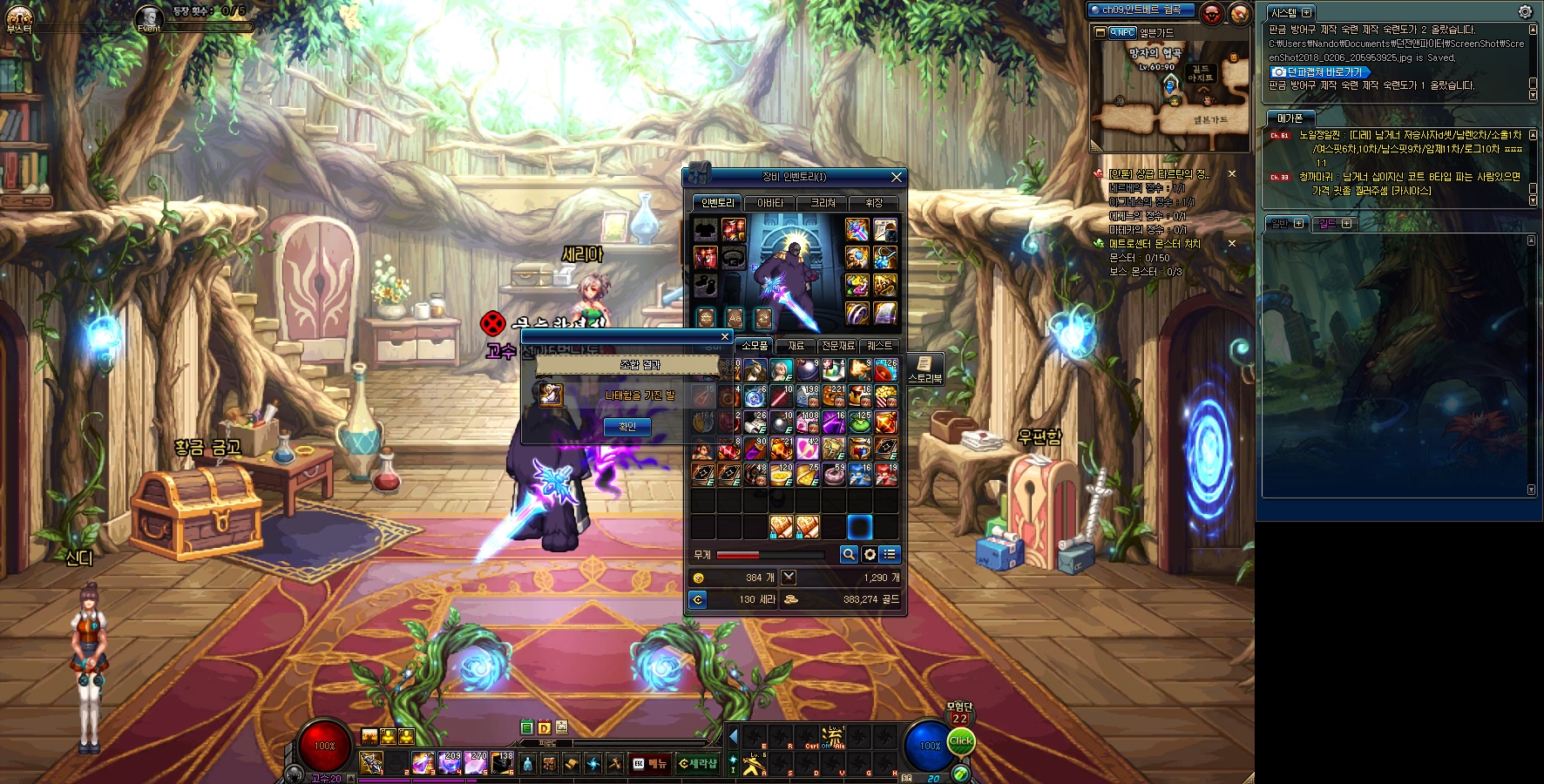Open the 크리쳐 tab
The width and height of the screenshot is (1544, 784).
[823, 203]
